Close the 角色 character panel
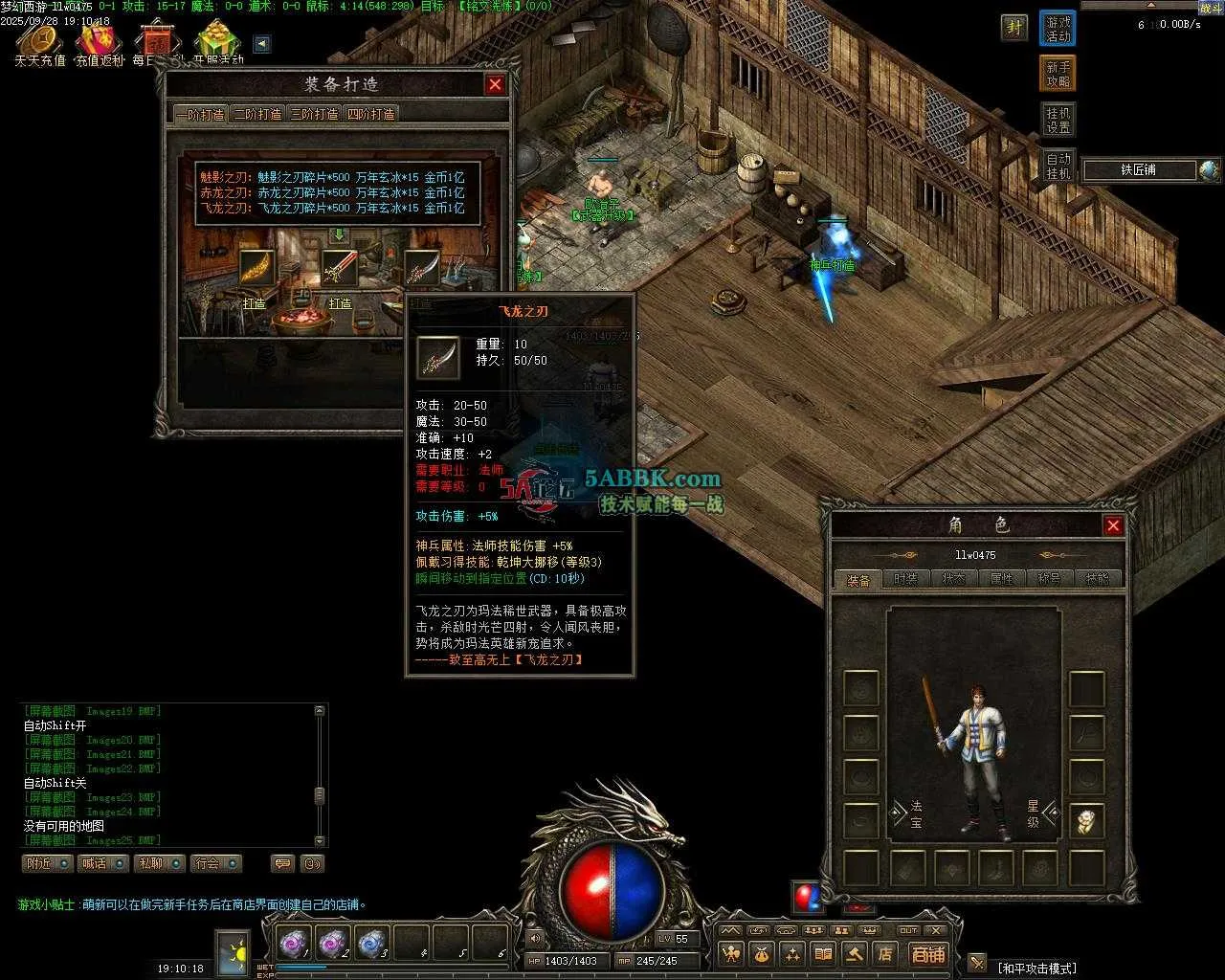 pyautogui.click(x=1113, y=525)
